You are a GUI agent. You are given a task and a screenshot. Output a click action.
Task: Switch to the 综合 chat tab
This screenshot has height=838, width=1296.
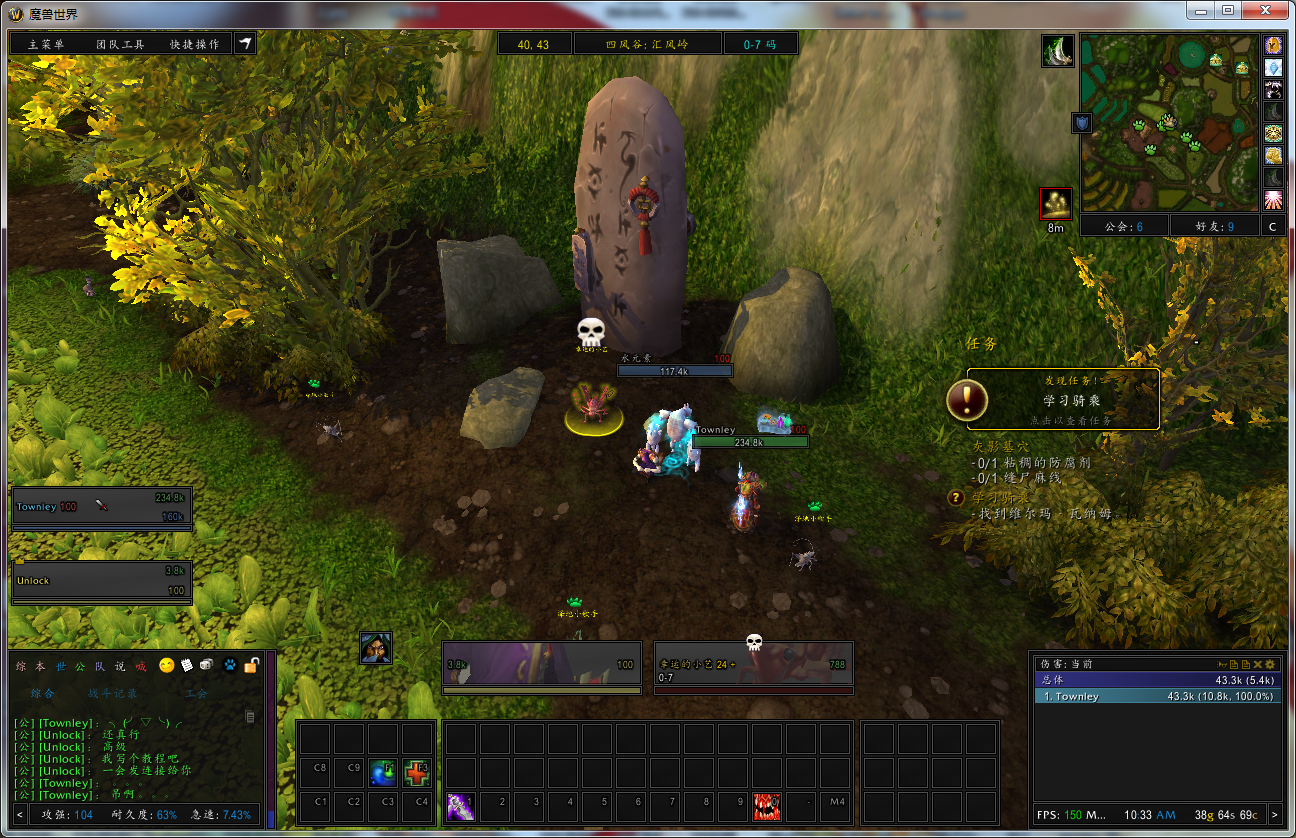pyautogui.click(x=43, y=693)
